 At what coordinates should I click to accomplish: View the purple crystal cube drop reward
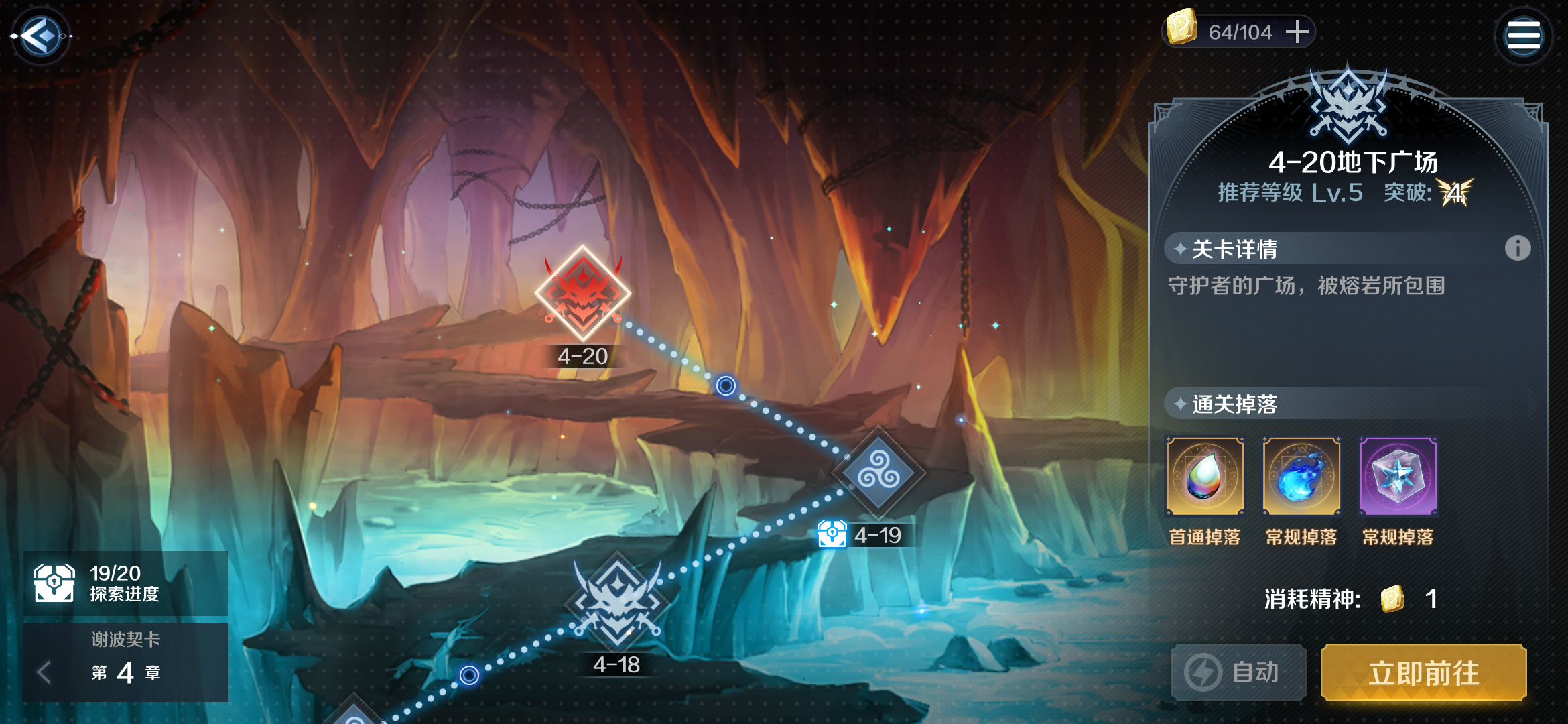[x=1398, y=477]
